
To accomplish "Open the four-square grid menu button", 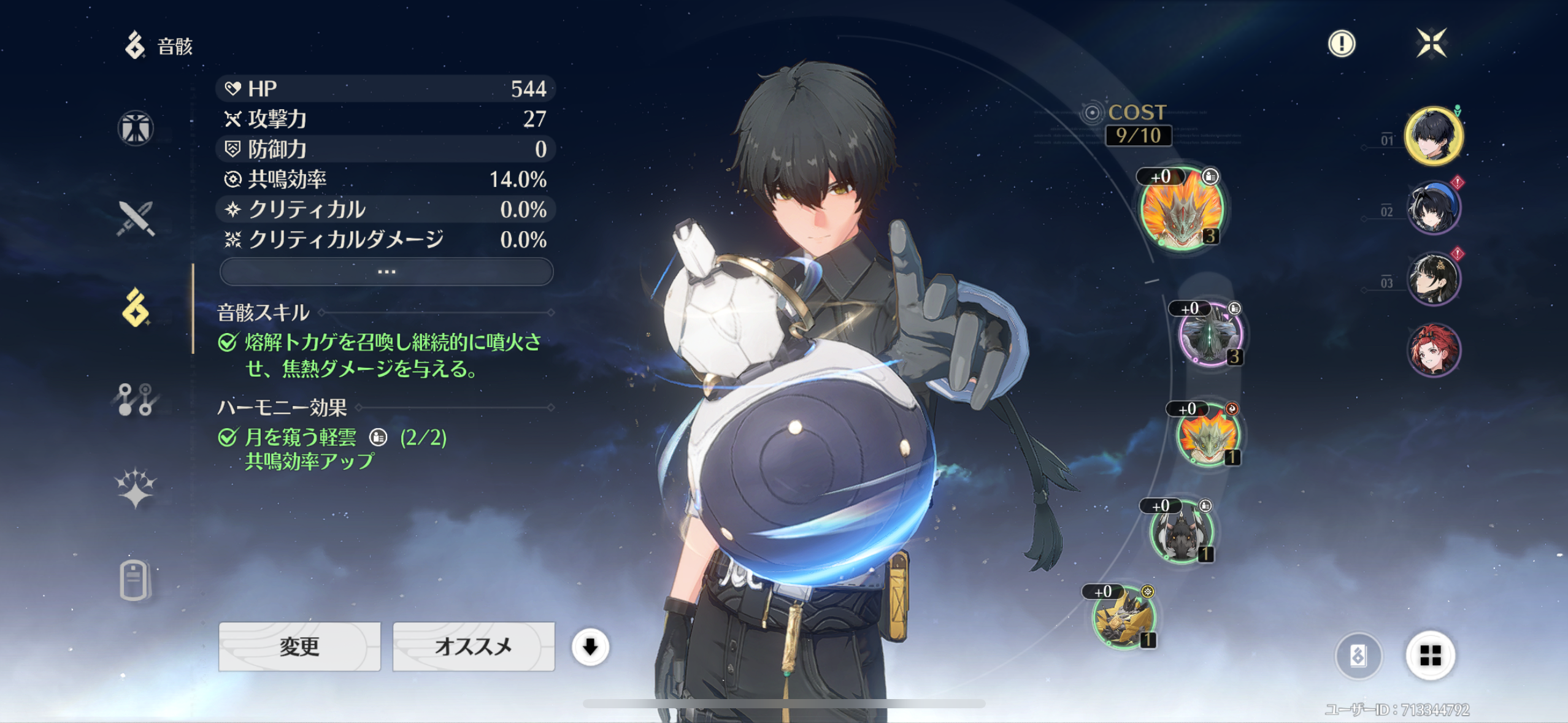I will pyautogui.click(x=1430, y=656).
